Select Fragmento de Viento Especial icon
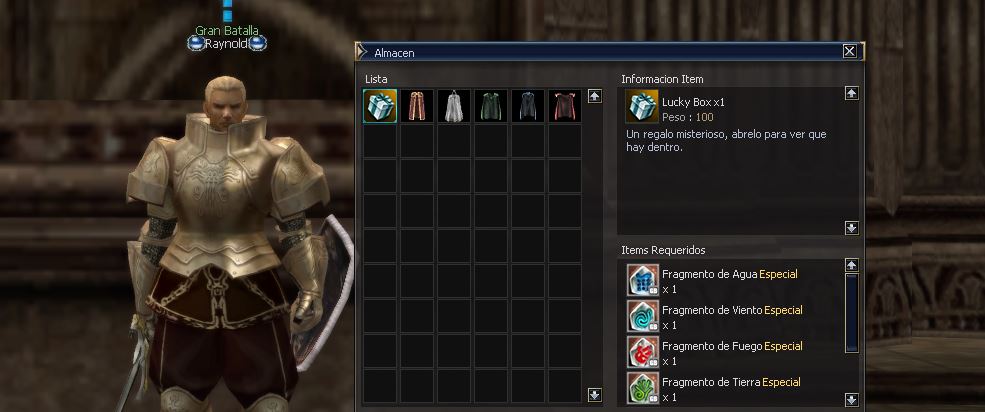Viewport: 985px width, 412px height. pyautogui.click(x=642, y=317)
